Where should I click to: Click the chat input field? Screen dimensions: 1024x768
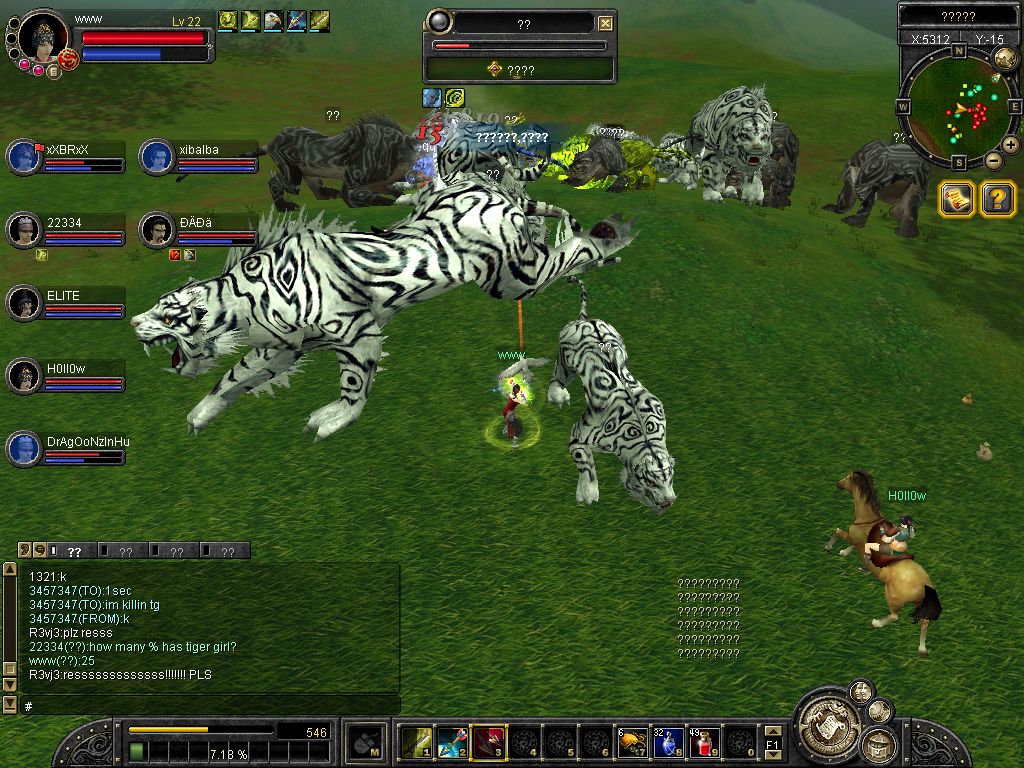point(210,706)
